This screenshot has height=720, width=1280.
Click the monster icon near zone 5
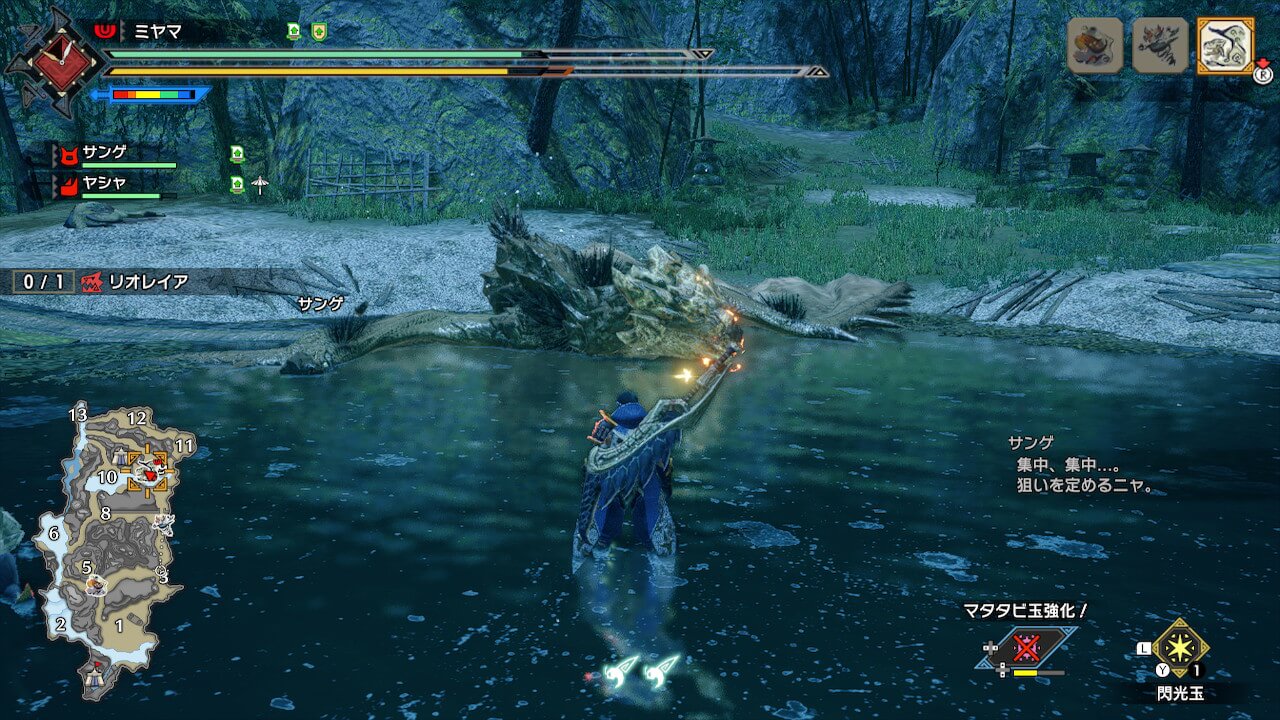[95, 583]
